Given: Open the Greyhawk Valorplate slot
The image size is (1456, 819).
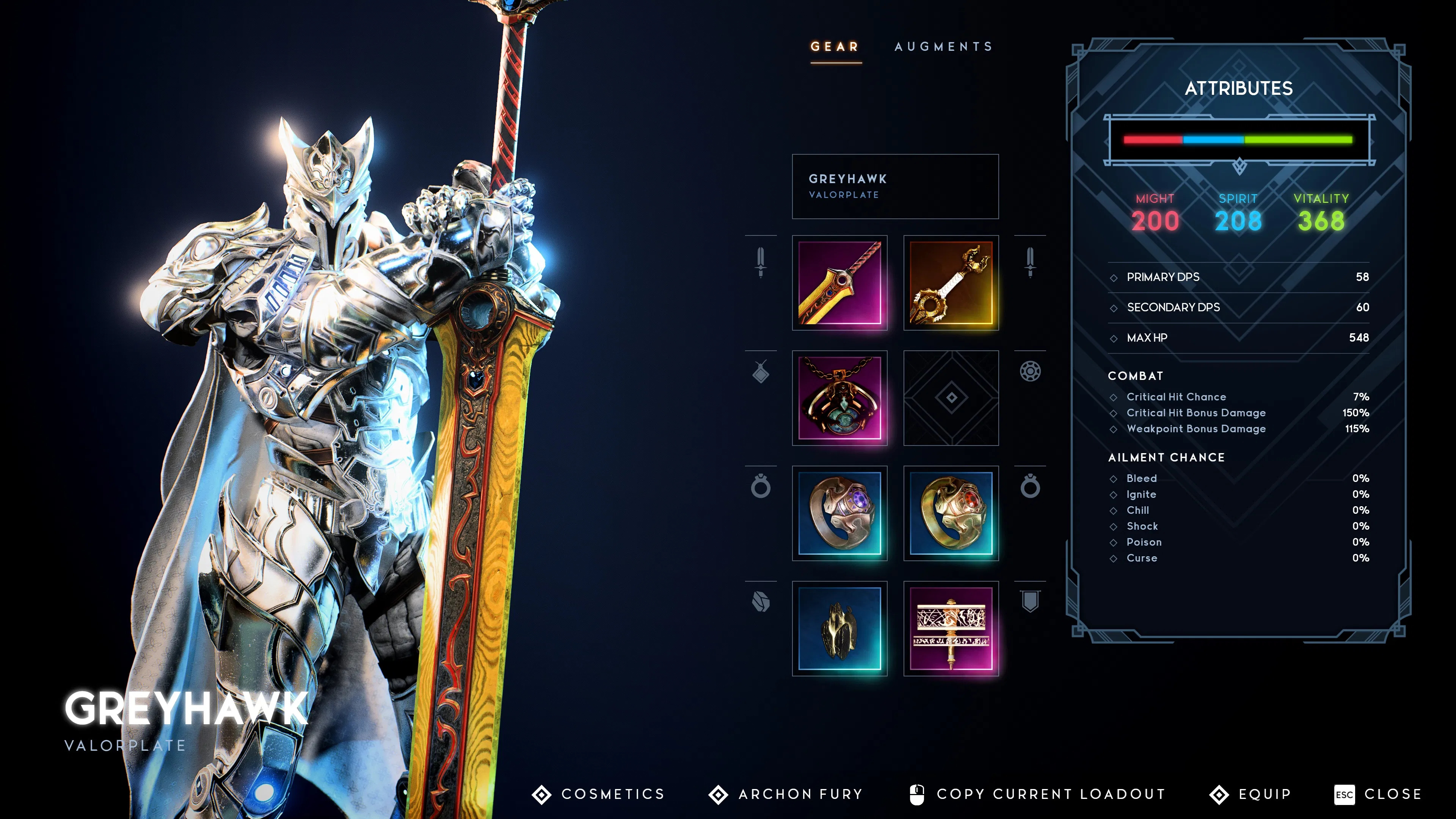Looking at the screenshot, I should pyautogui.click(x=895, y=187).
